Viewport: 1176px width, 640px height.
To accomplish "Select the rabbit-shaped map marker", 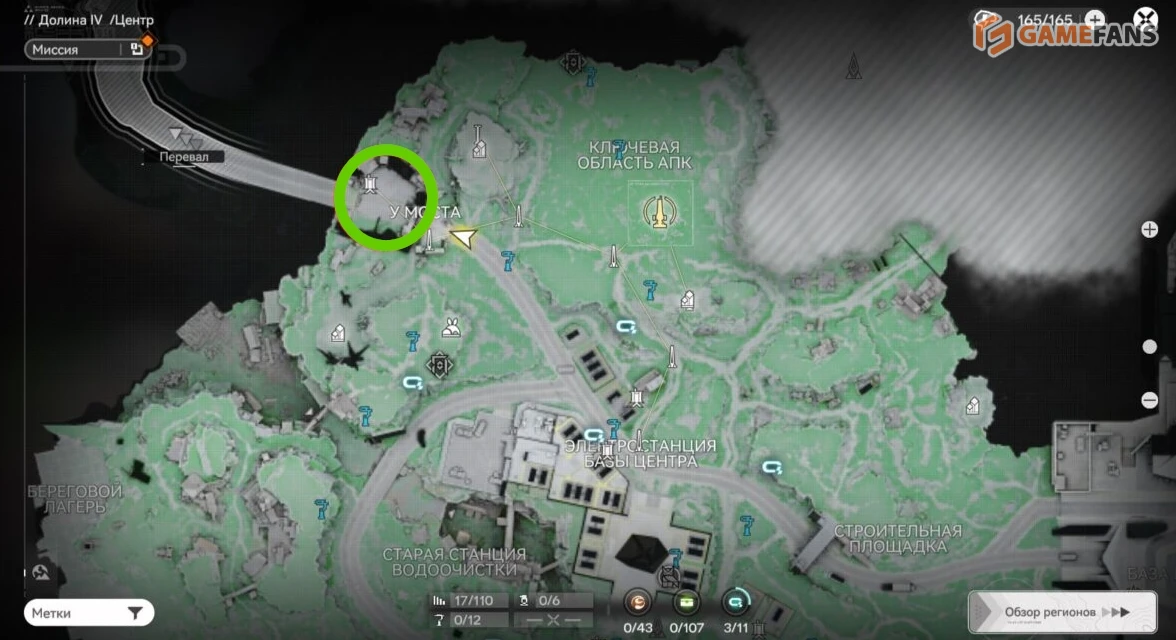I will tap(451, 327).
